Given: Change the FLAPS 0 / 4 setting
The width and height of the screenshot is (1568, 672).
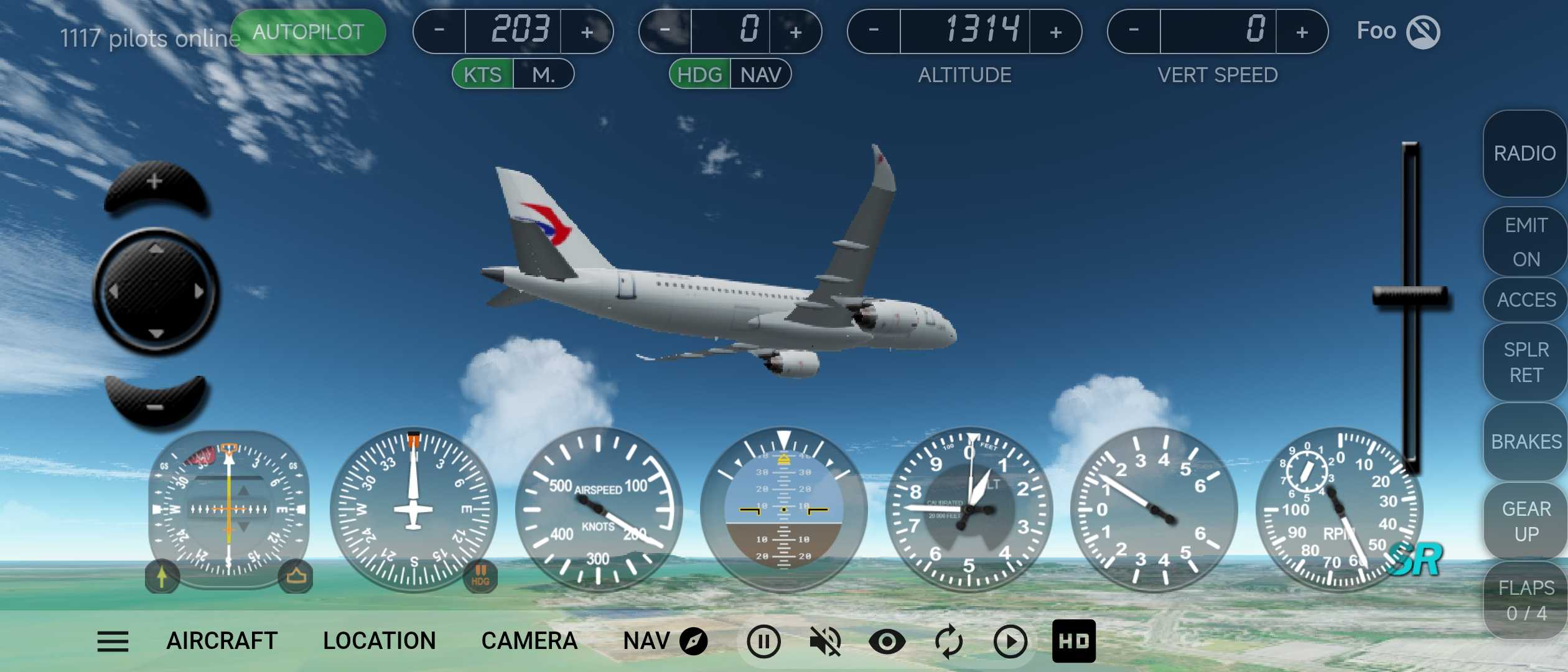Looking at the screenshot, I should 1526,600.
